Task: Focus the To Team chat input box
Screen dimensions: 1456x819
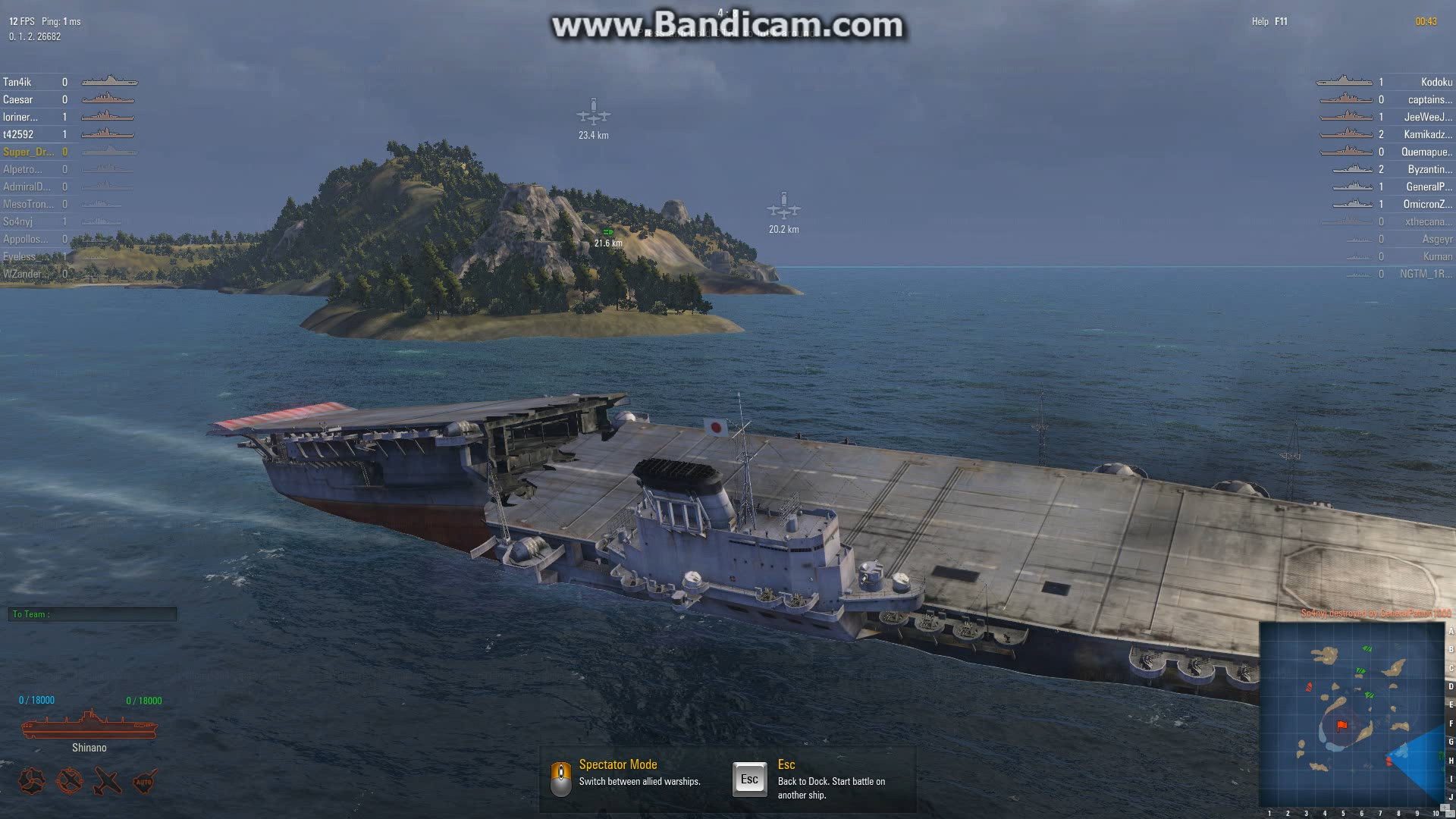Action: tap(93, 614)
